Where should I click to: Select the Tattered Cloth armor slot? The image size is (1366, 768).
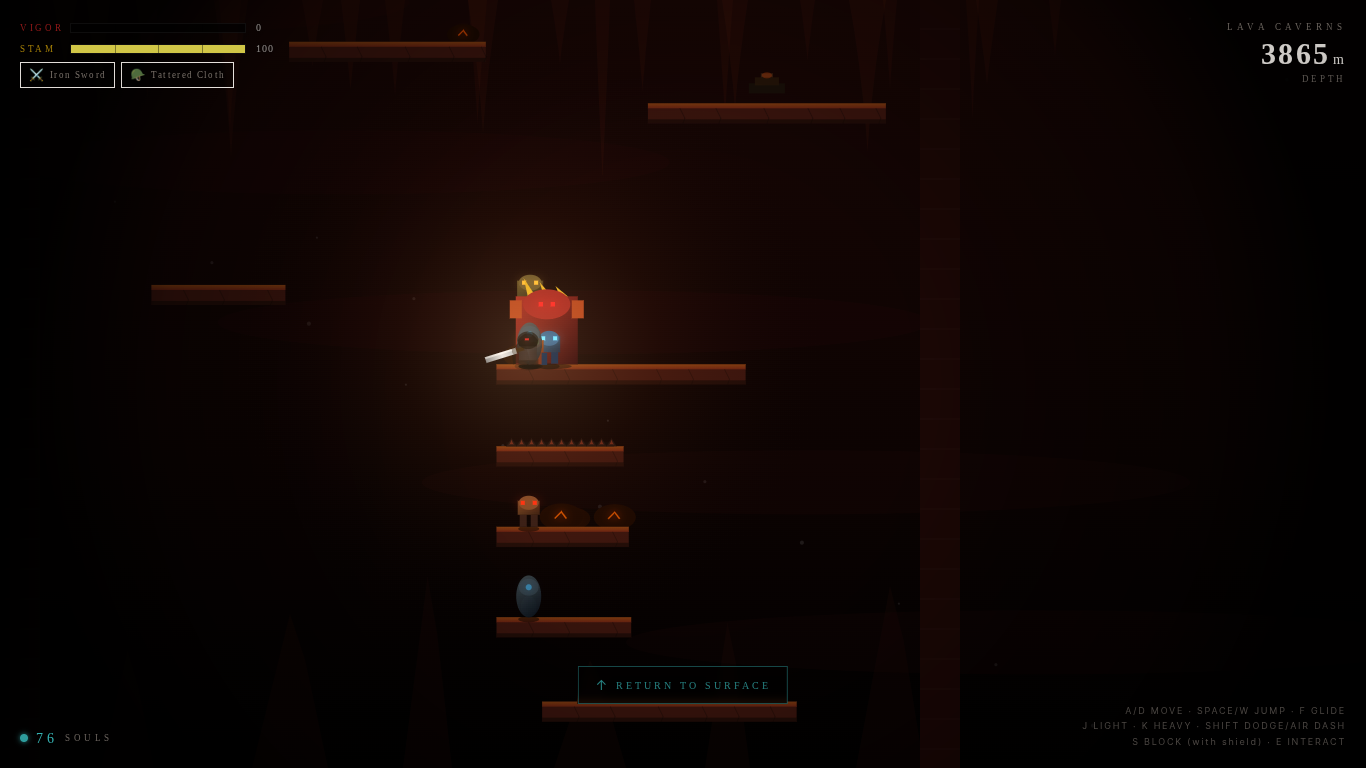click(x=177, y=75)
